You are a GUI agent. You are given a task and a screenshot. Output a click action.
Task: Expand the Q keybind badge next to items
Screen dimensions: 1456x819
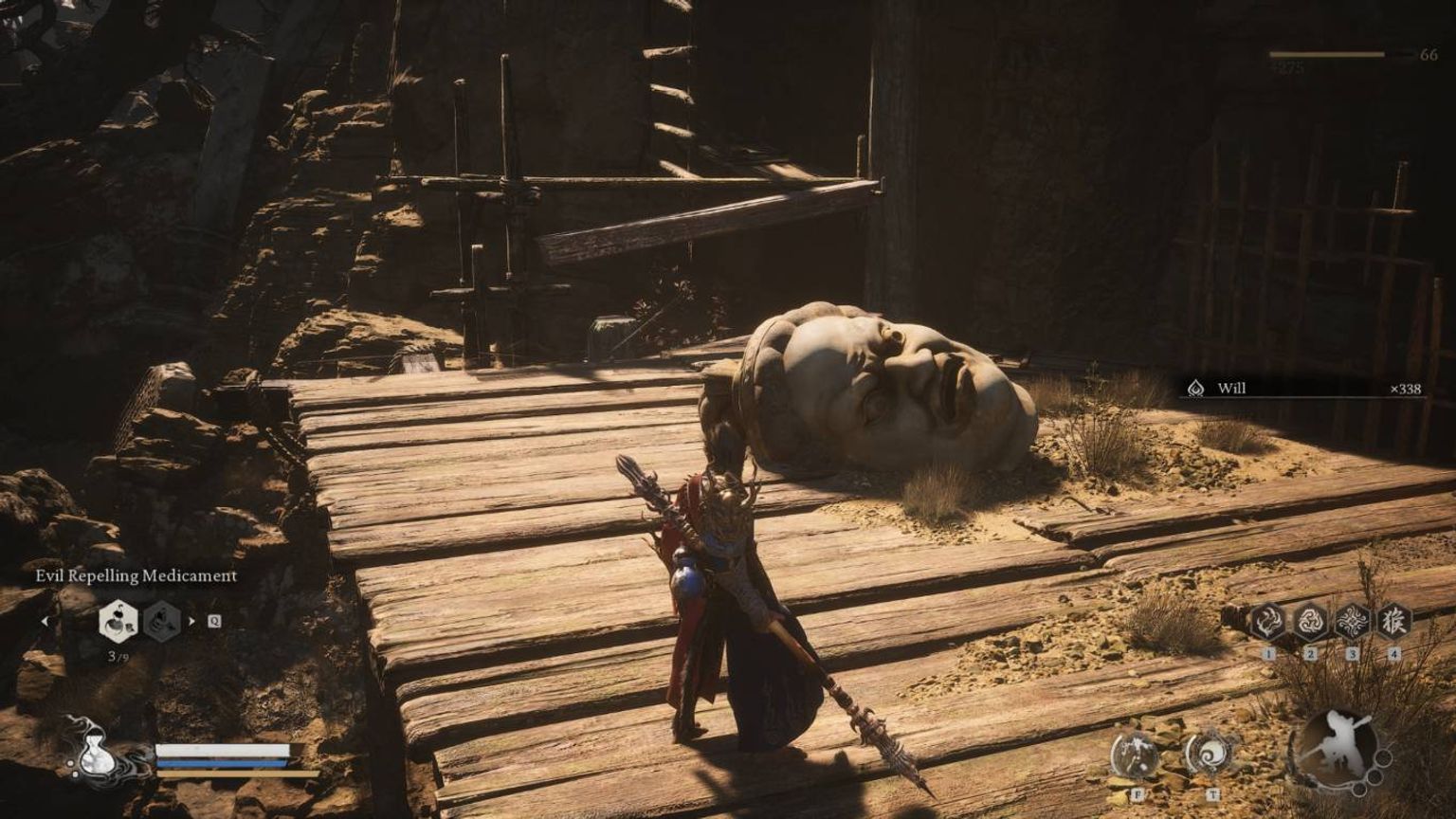(214, 622)
